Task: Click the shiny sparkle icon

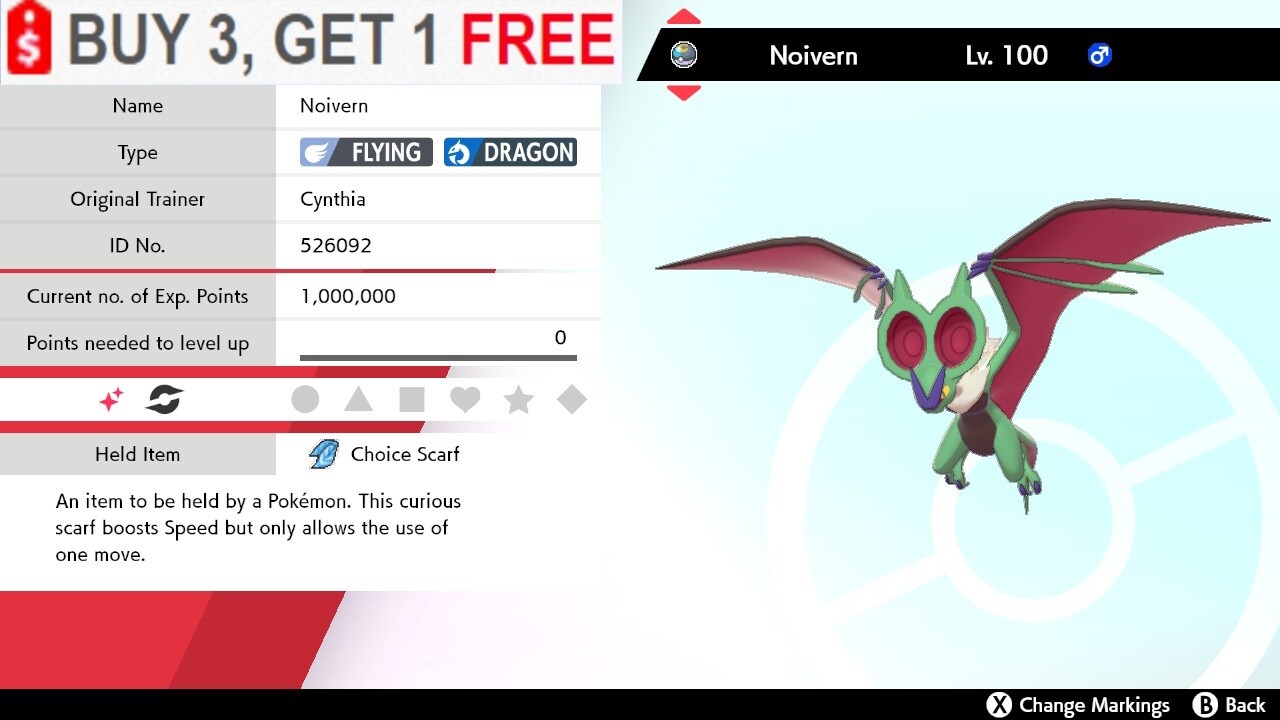Action: pos(110,399)
